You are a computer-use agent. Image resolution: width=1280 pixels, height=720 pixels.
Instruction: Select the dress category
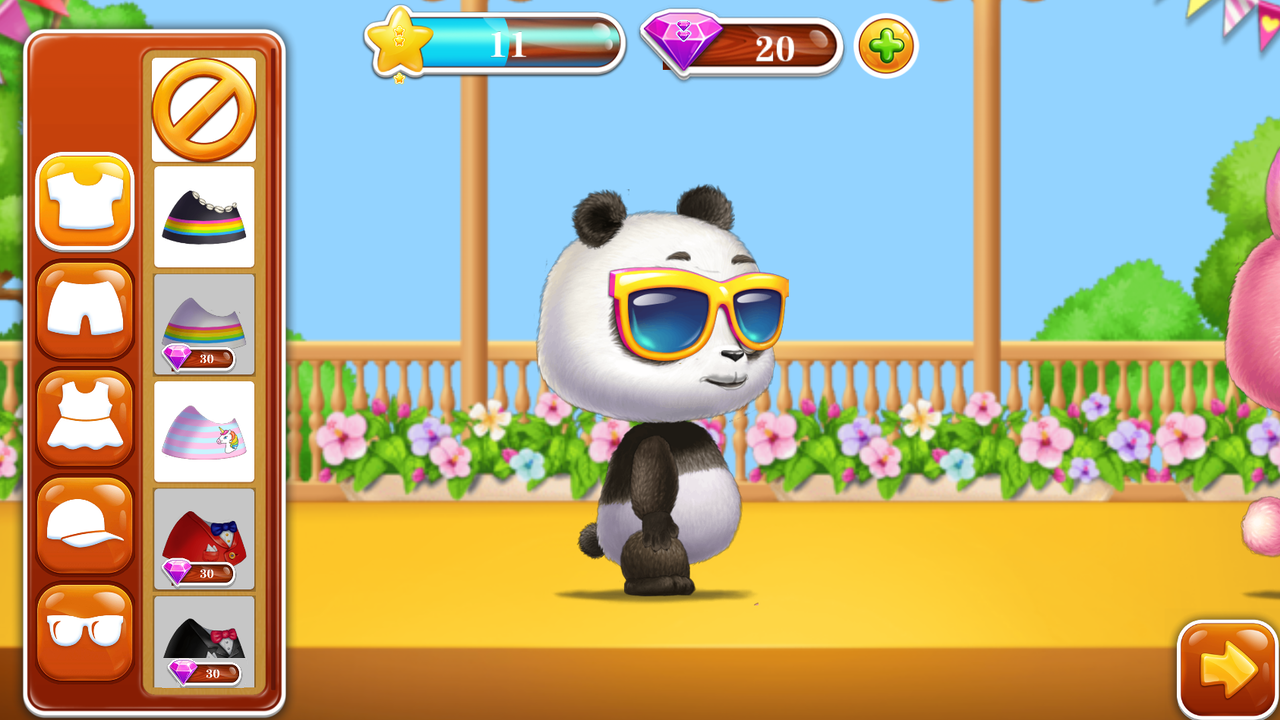pyautogui.click(x=85, y=415)
